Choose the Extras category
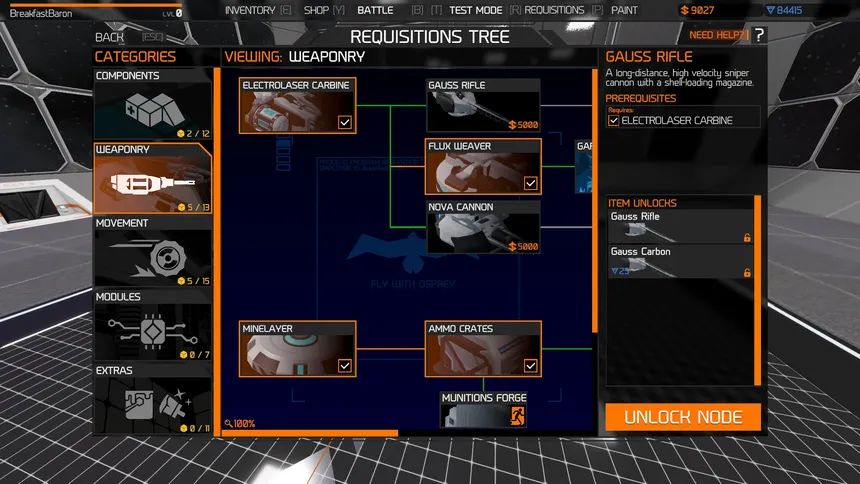Image resolution: width=860 pixels, height=484 pixels. pyautogui.click(x=153, y=398)
